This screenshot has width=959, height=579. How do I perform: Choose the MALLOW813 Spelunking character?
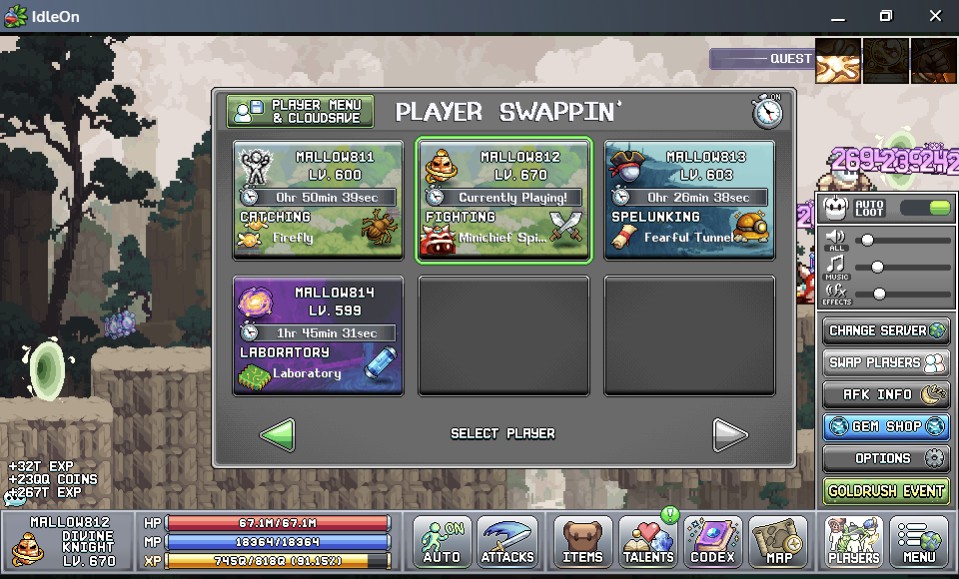pyautogui.click(x=689, y=200)
